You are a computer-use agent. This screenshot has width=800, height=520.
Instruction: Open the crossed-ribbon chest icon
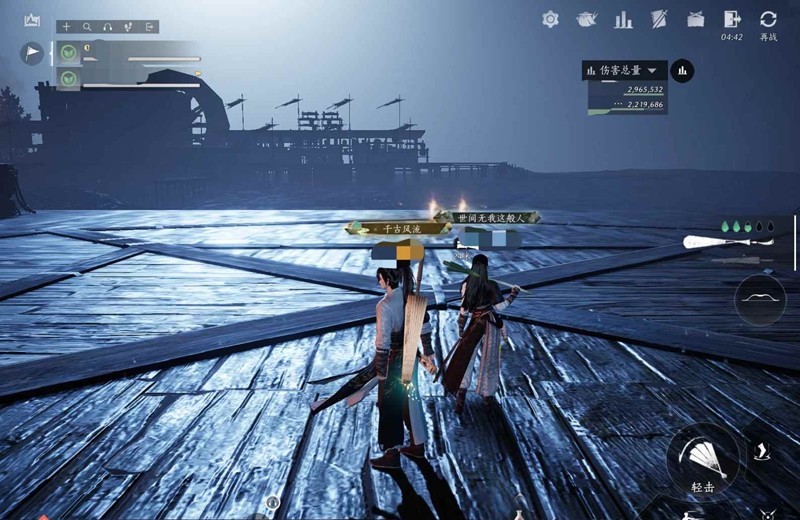(x=695, y=19)
